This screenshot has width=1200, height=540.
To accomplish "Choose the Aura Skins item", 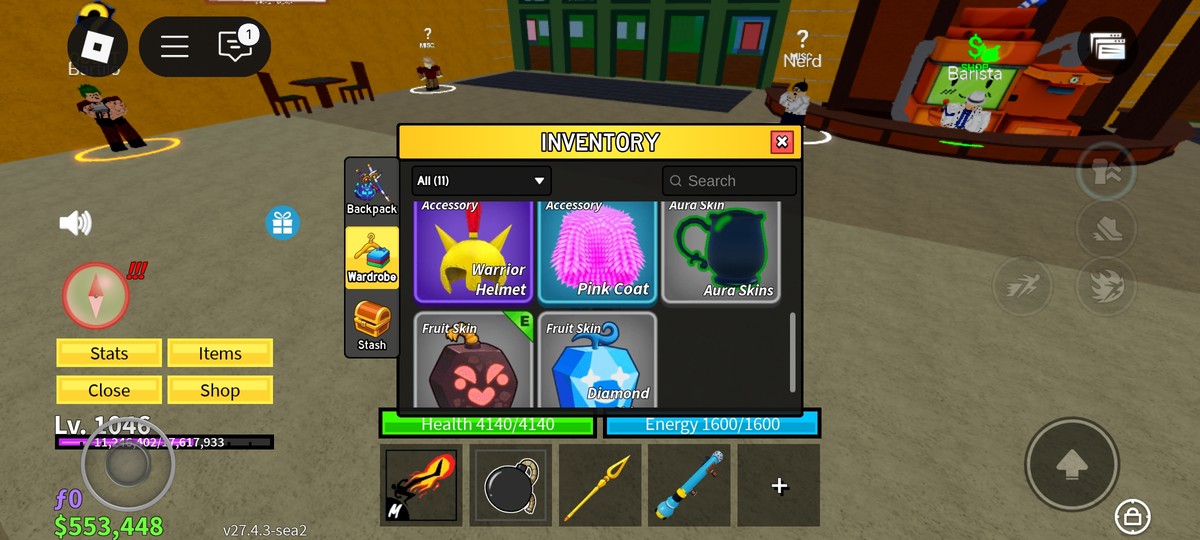I will click(x=720, y=252).
